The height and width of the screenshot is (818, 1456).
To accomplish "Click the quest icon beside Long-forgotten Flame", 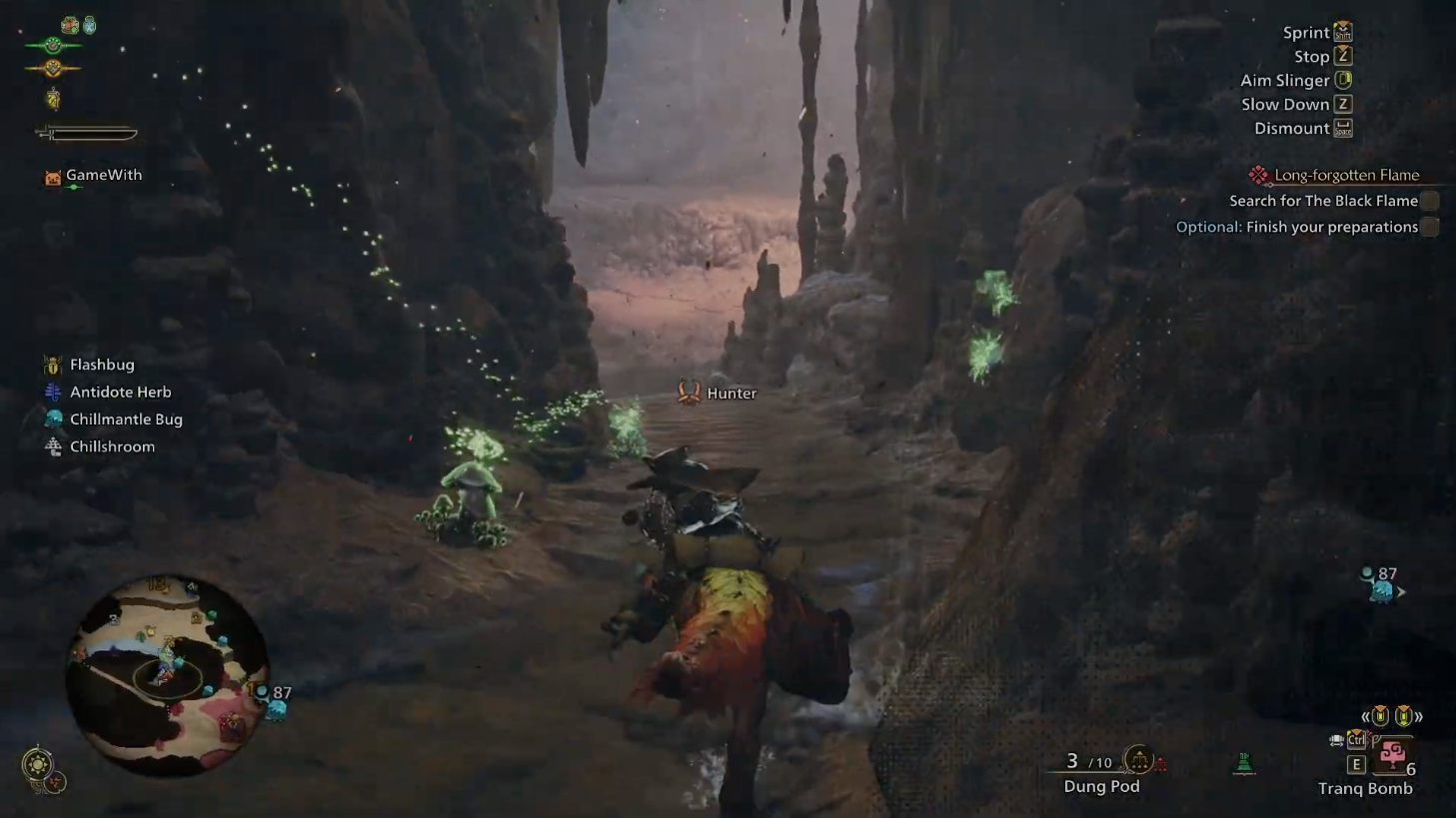I will tap(1257, 174).
